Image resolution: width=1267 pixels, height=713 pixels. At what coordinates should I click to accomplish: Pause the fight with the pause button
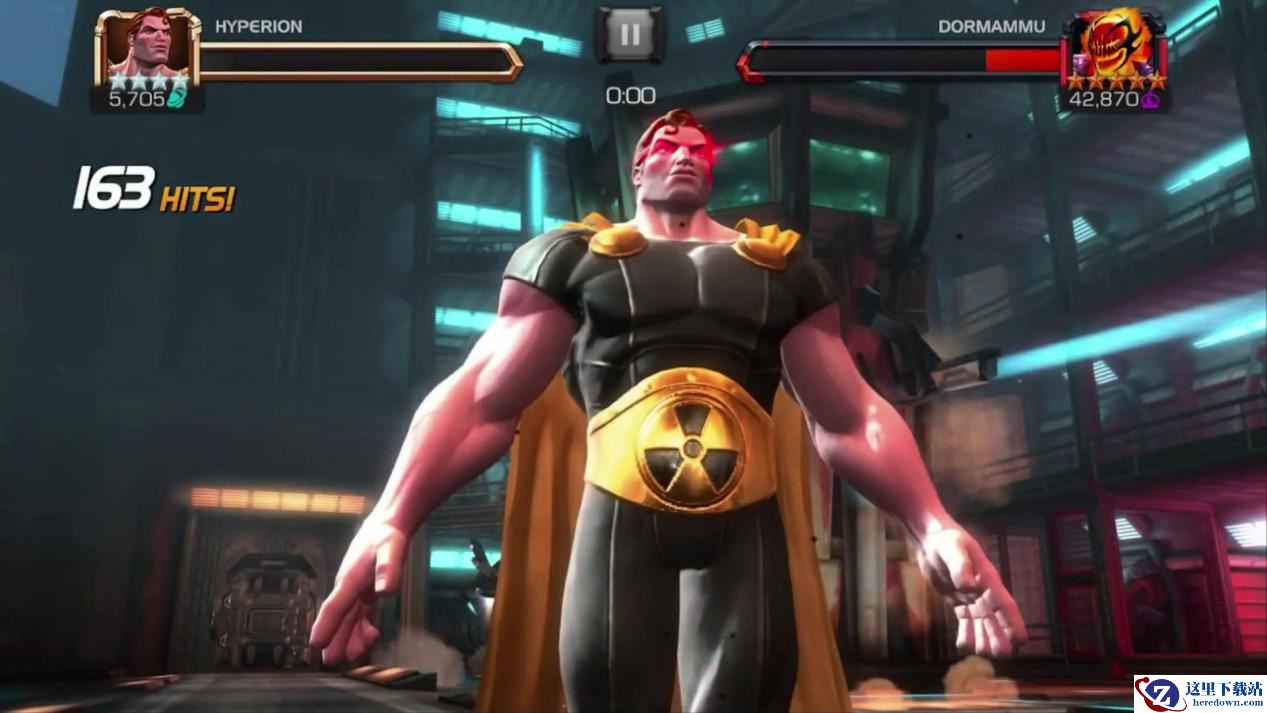point(630,35)
